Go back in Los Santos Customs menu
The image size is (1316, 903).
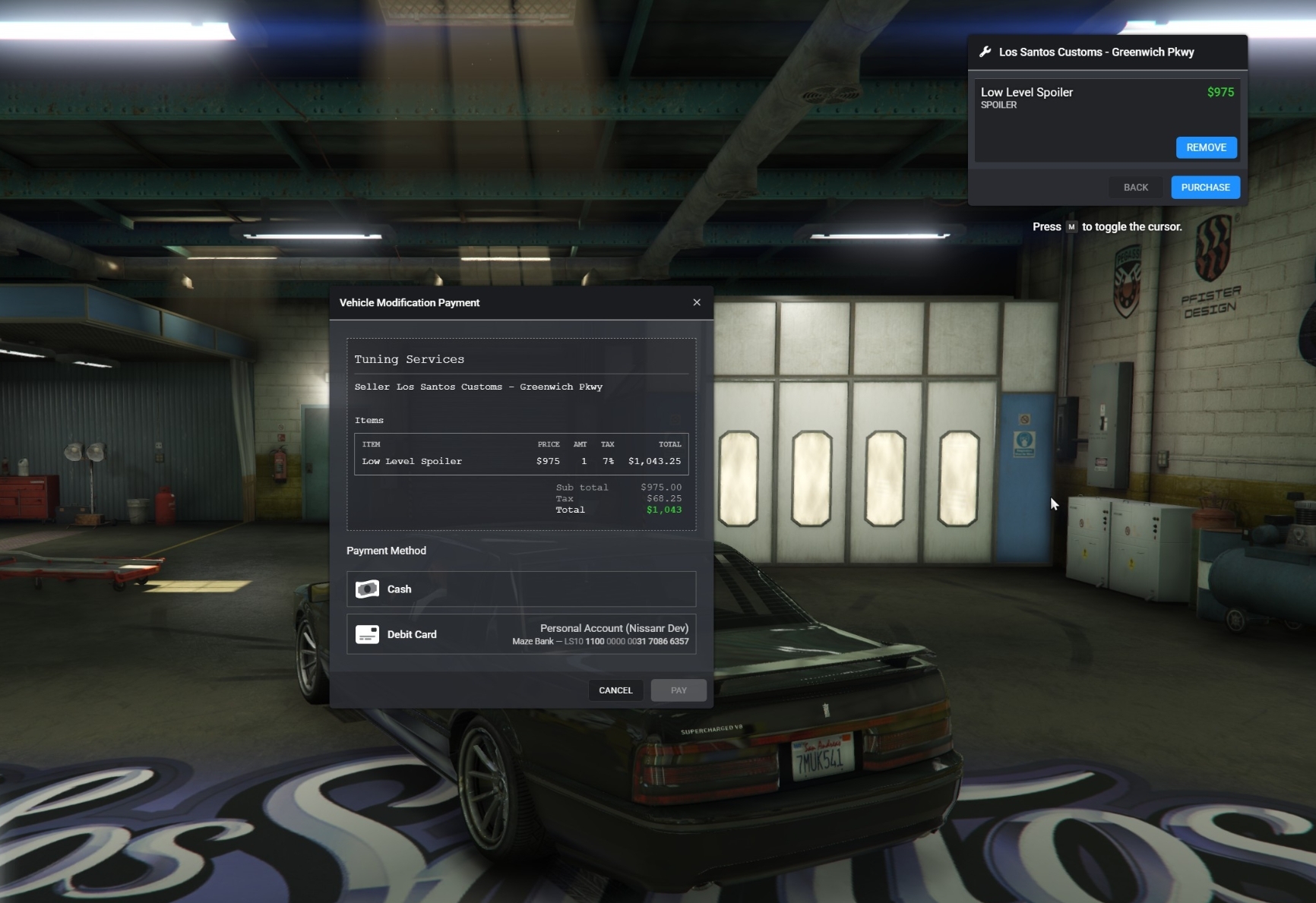[1135, 188]
